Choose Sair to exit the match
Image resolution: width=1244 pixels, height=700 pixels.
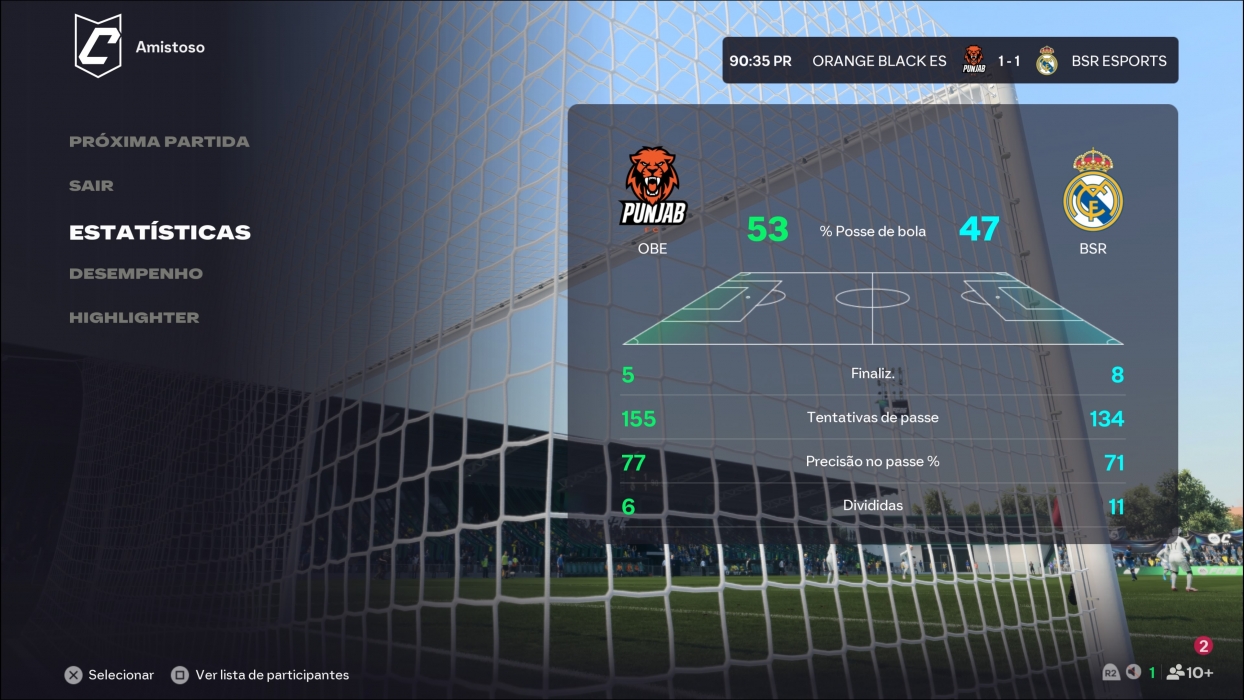(91, 186)
